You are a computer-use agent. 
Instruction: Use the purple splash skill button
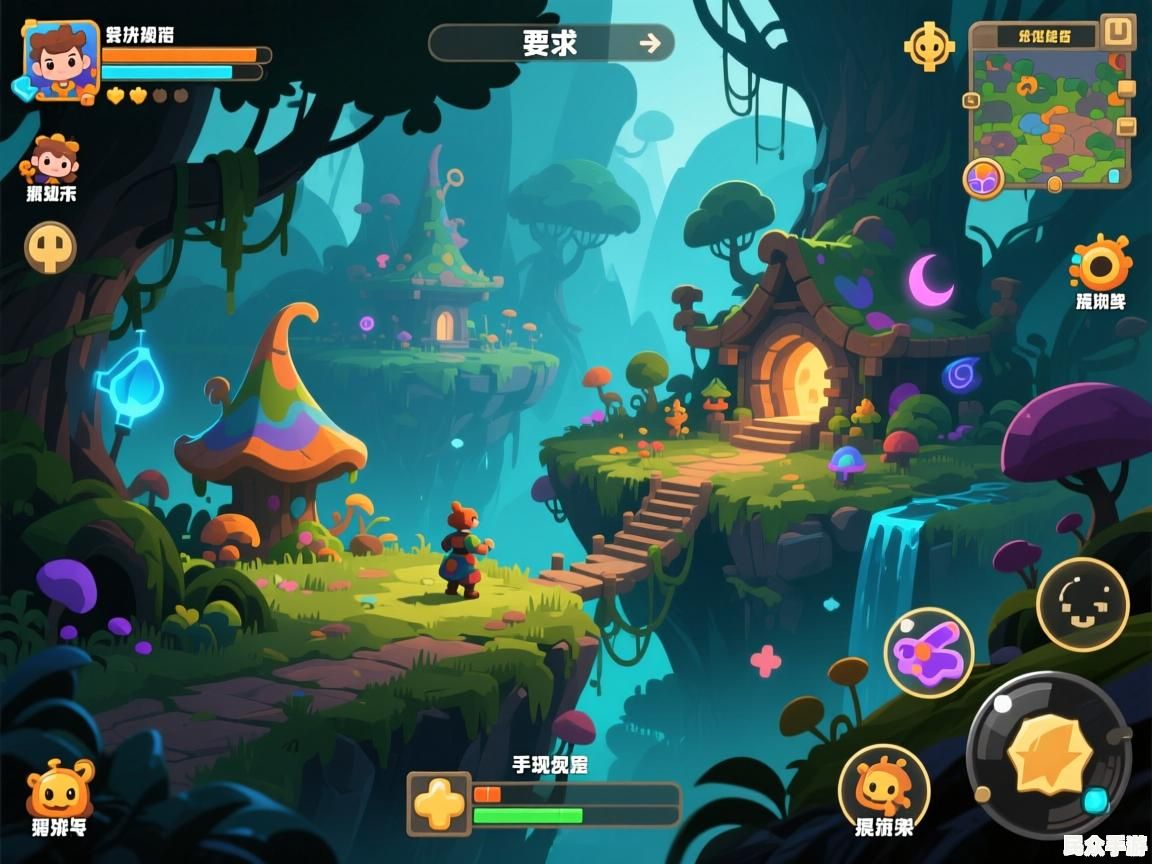point(929,652)
